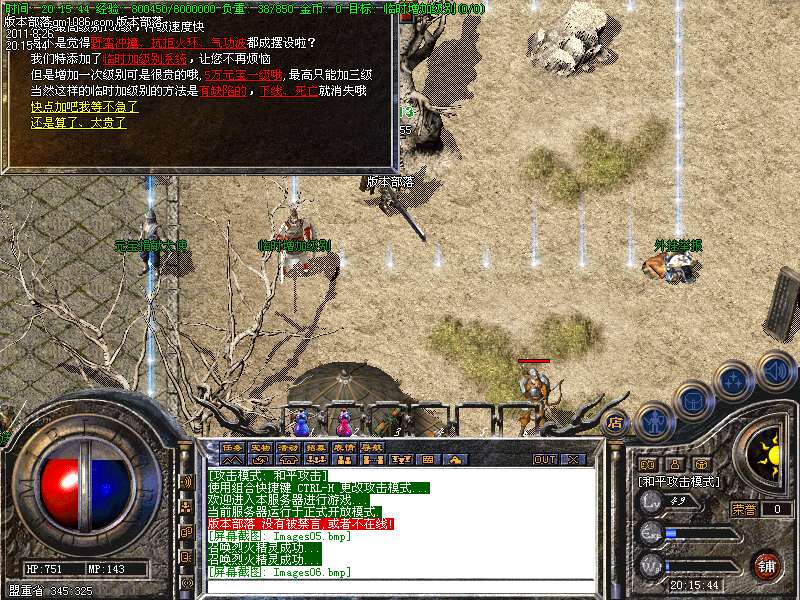The image size is (800, 600).
Task: Open the 店 shop round button
Action: 616,421
